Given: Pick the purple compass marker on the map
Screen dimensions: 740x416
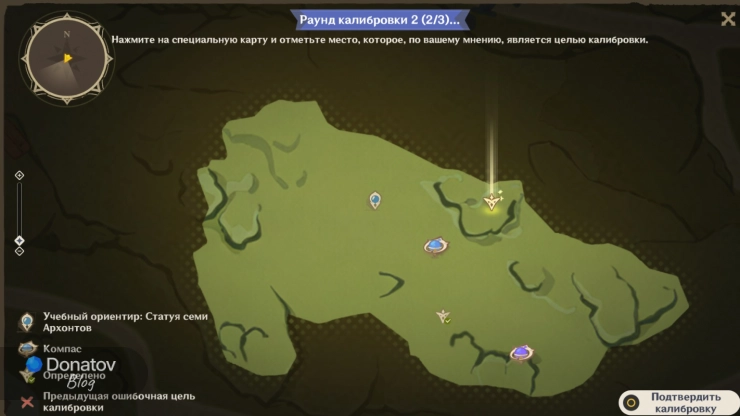Looking at the screenshot, I should pos(521,351).
